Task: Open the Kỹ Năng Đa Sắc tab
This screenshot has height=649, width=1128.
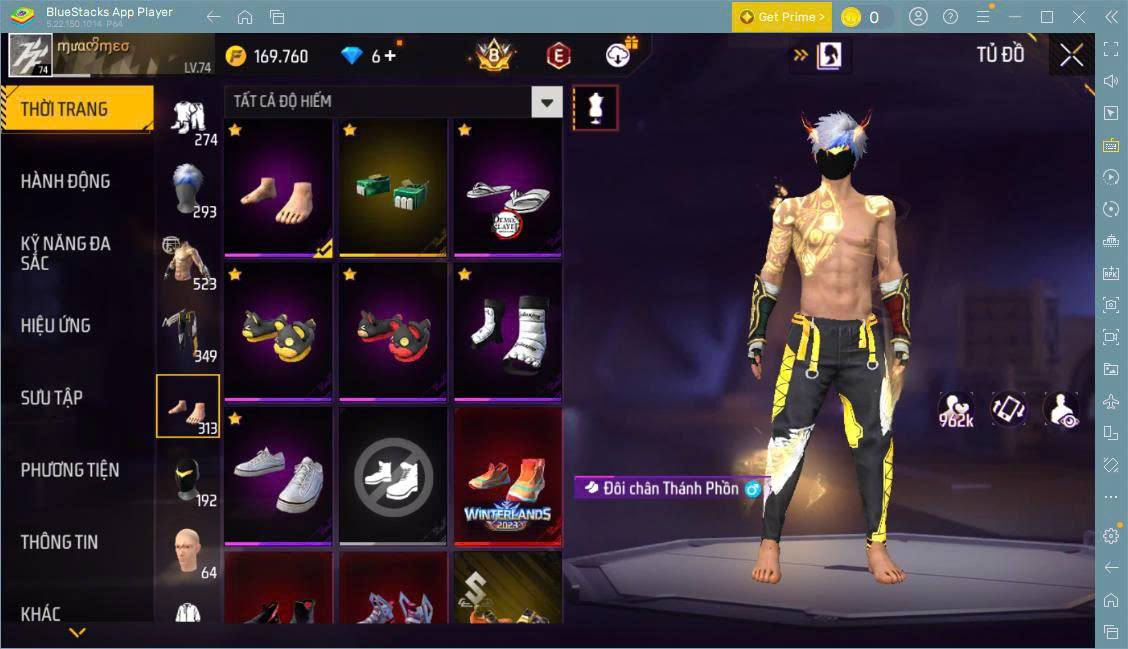Action: click(66, 253)
